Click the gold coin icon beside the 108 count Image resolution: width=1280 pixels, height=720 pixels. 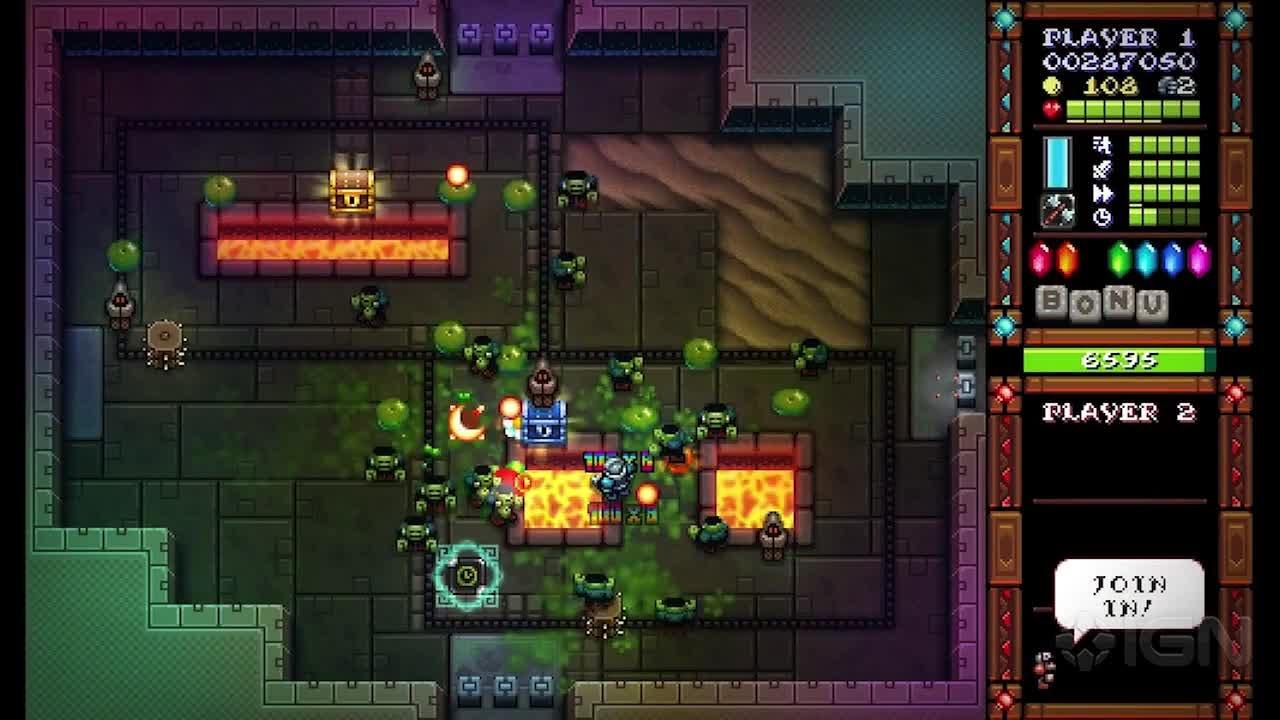pyautogui.click(x=1052, y=85)
